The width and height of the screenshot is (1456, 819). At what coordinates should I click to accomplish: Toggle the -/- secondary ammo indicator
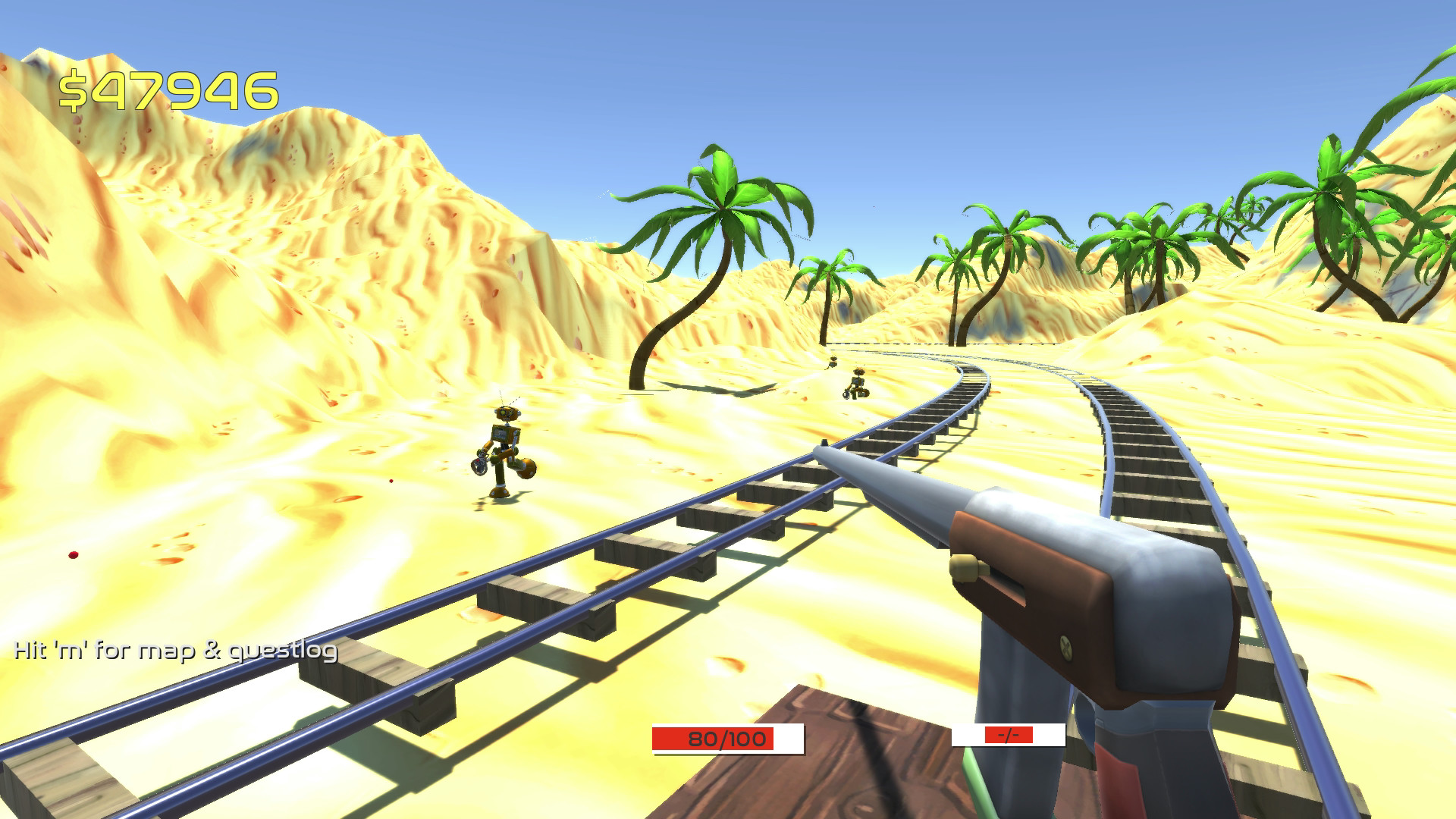1009,734
